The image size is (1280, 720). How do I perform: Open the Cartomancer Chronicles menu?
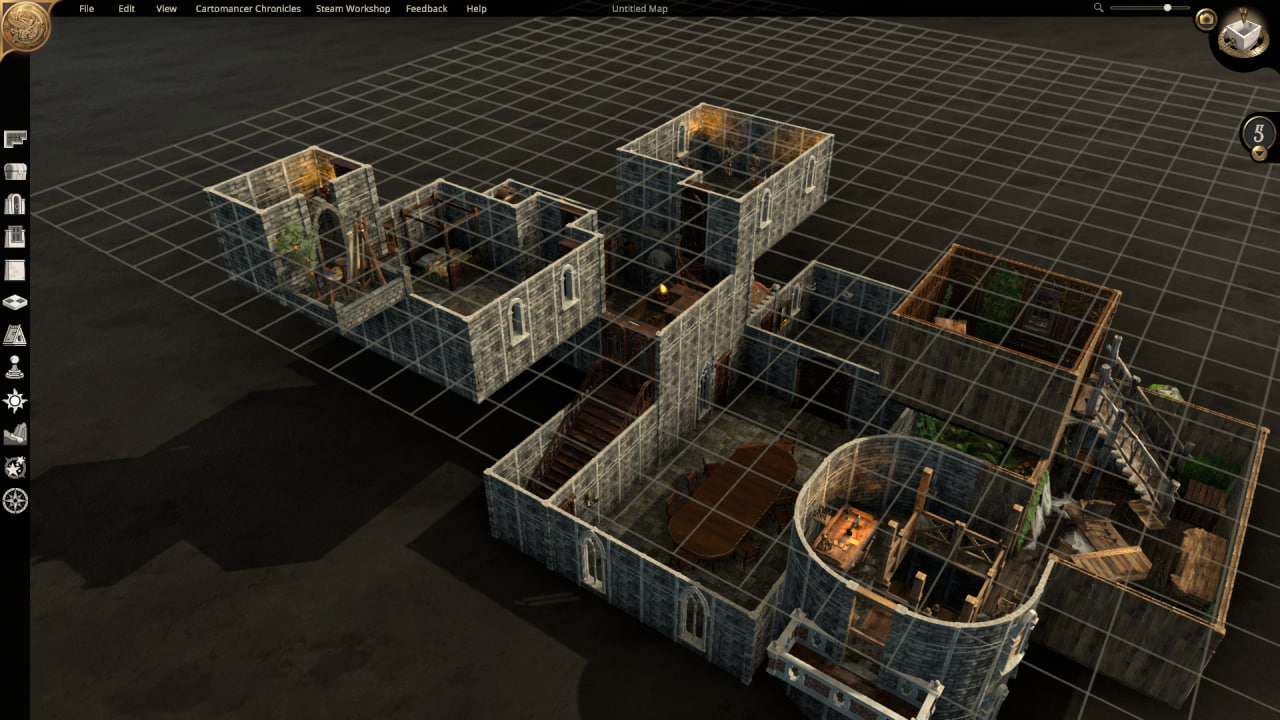click(246, 9)
